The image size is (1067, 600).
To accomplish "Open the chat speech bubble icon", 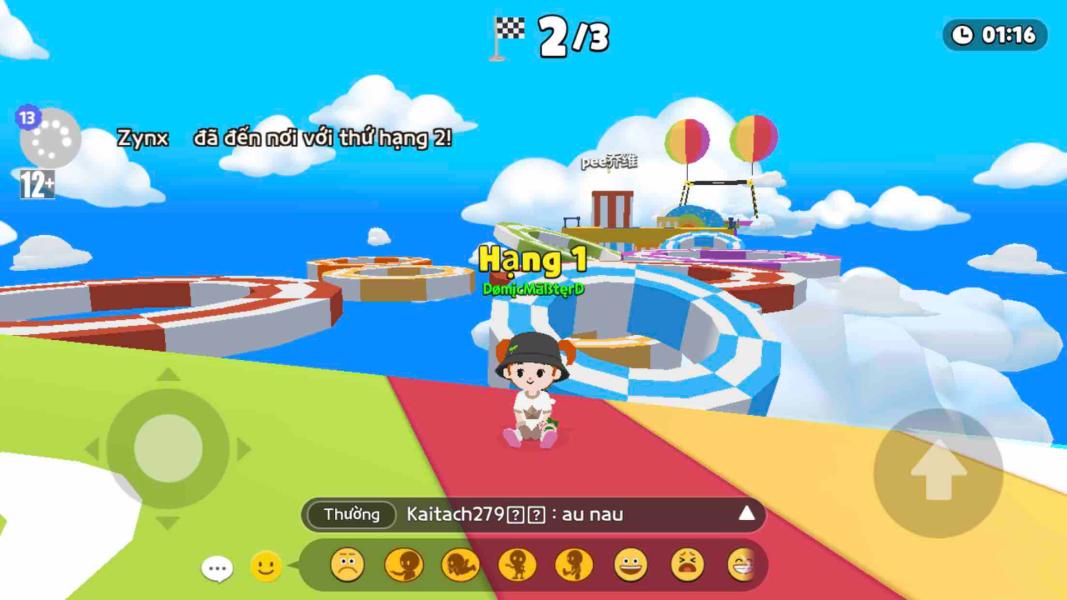I will click(x=217, y=568).
